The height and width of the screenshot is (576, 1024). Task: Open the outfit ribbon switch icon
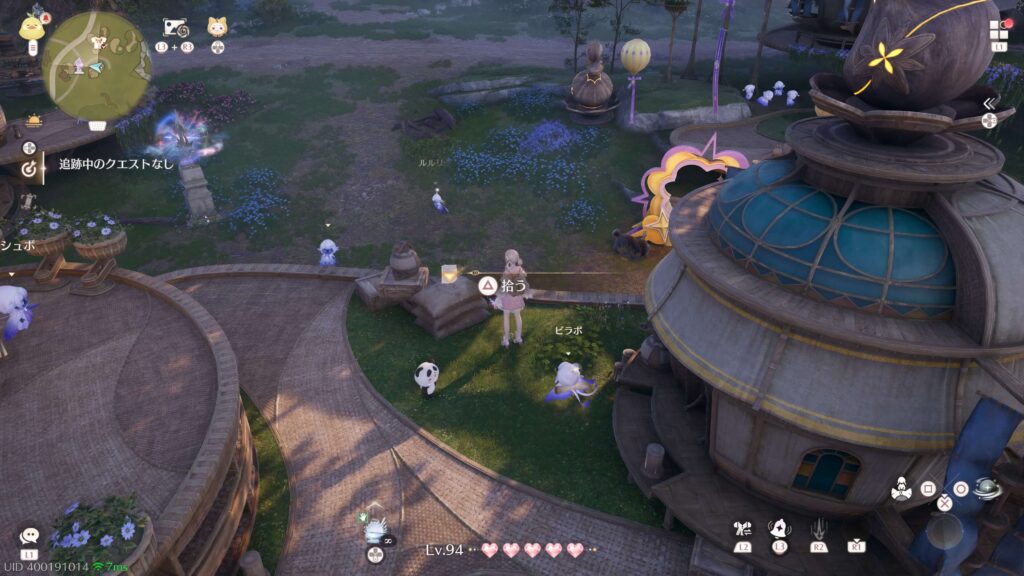tap(742, 529)
